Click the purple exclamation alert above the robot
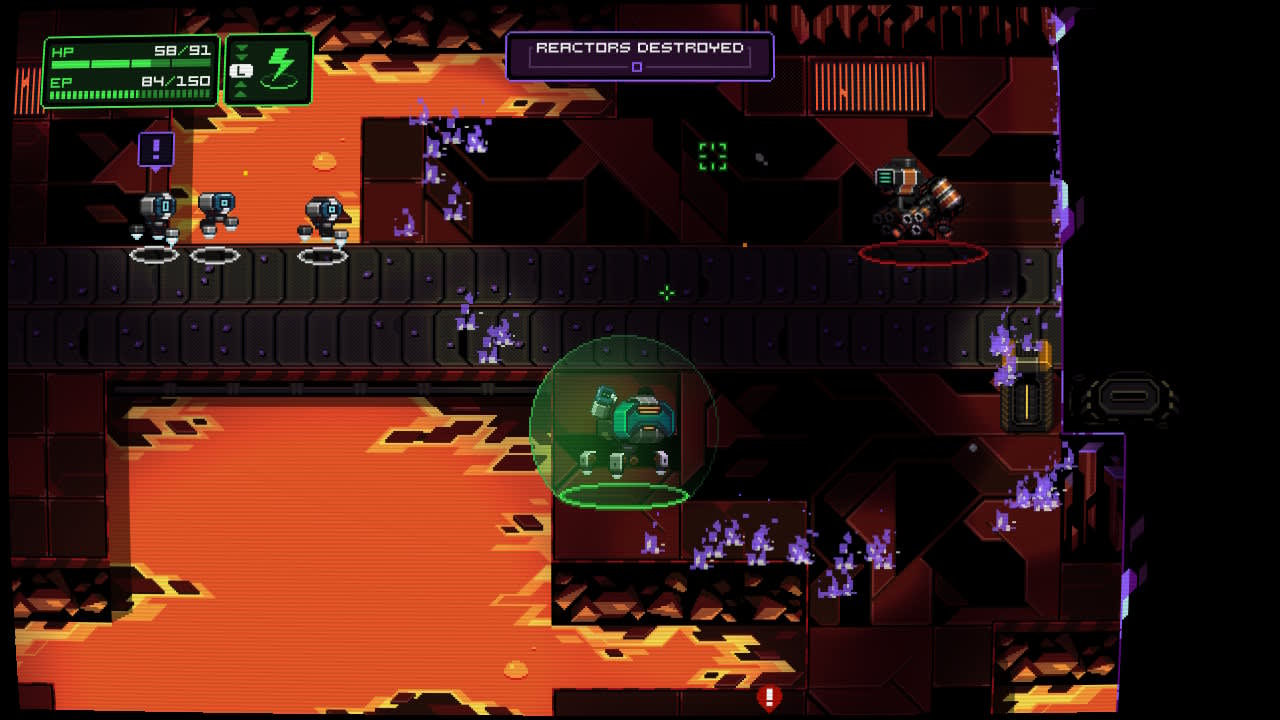The height and width of the screenshot is (720, 1280). click(155, 151)
